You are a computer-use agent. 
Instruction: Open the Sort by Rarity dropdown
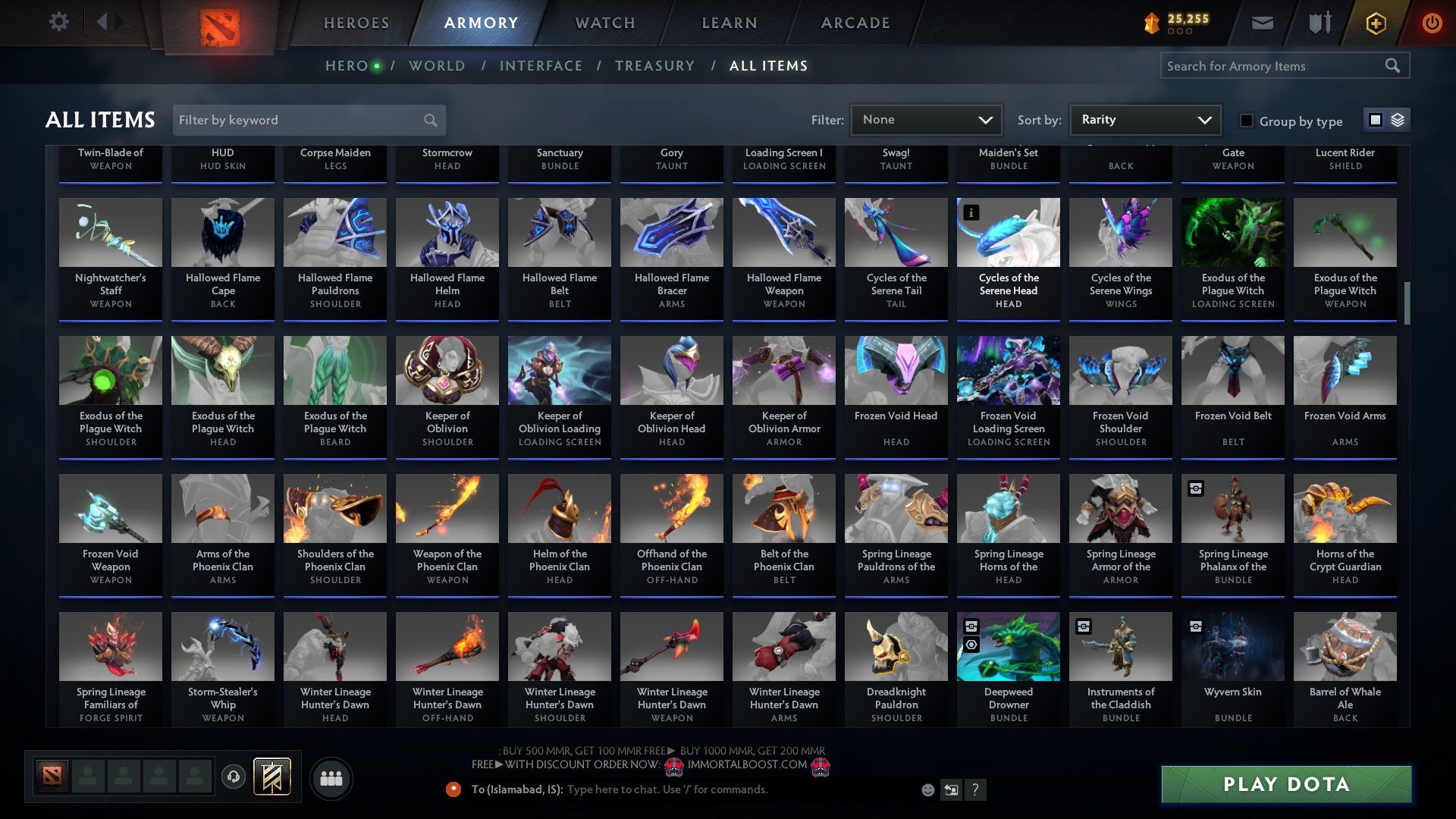(x=1145, y=119)
